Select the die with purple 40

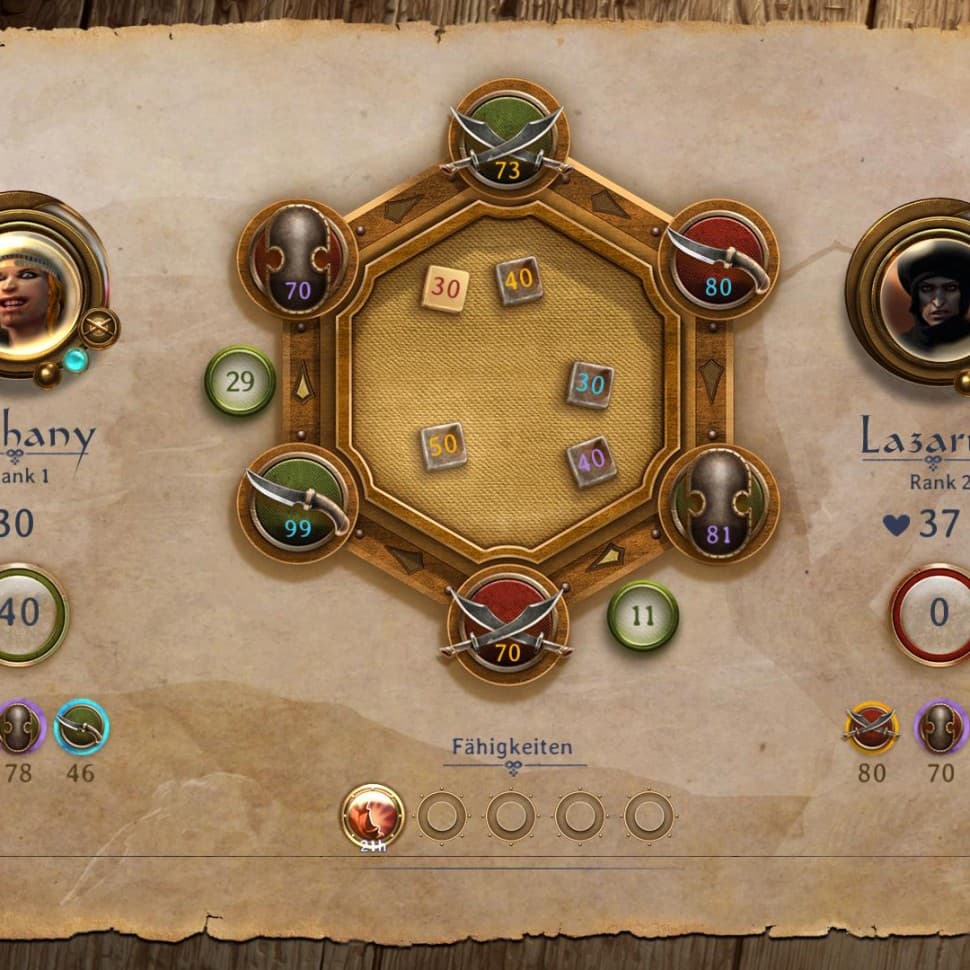pyautogui.click(x=591, y=462)
